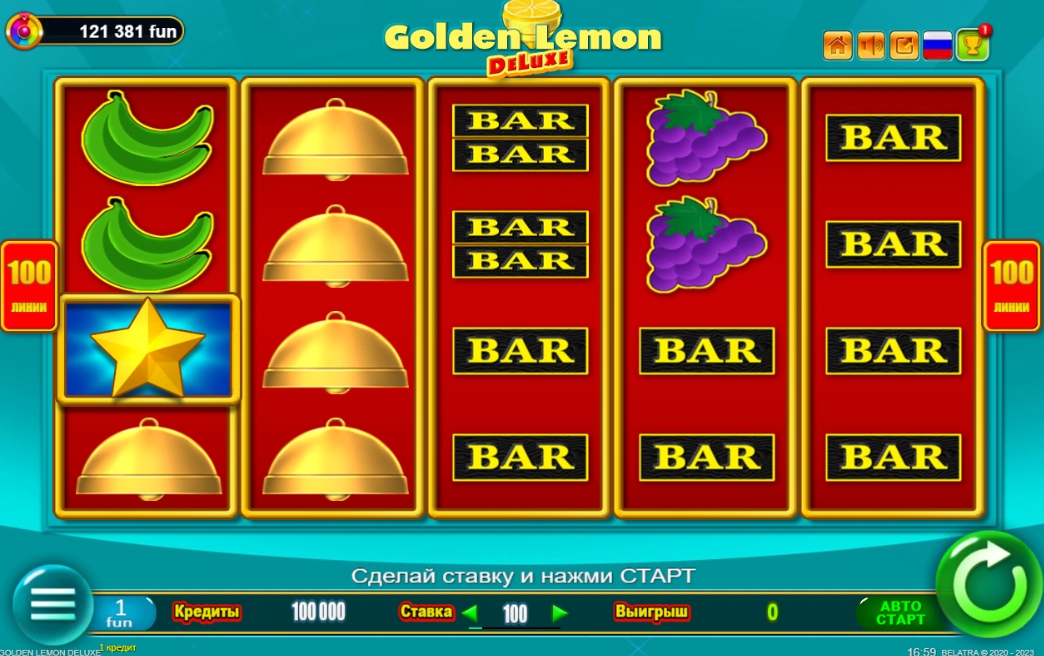Select the right 100 линии lines tab

coord(1013,285)
